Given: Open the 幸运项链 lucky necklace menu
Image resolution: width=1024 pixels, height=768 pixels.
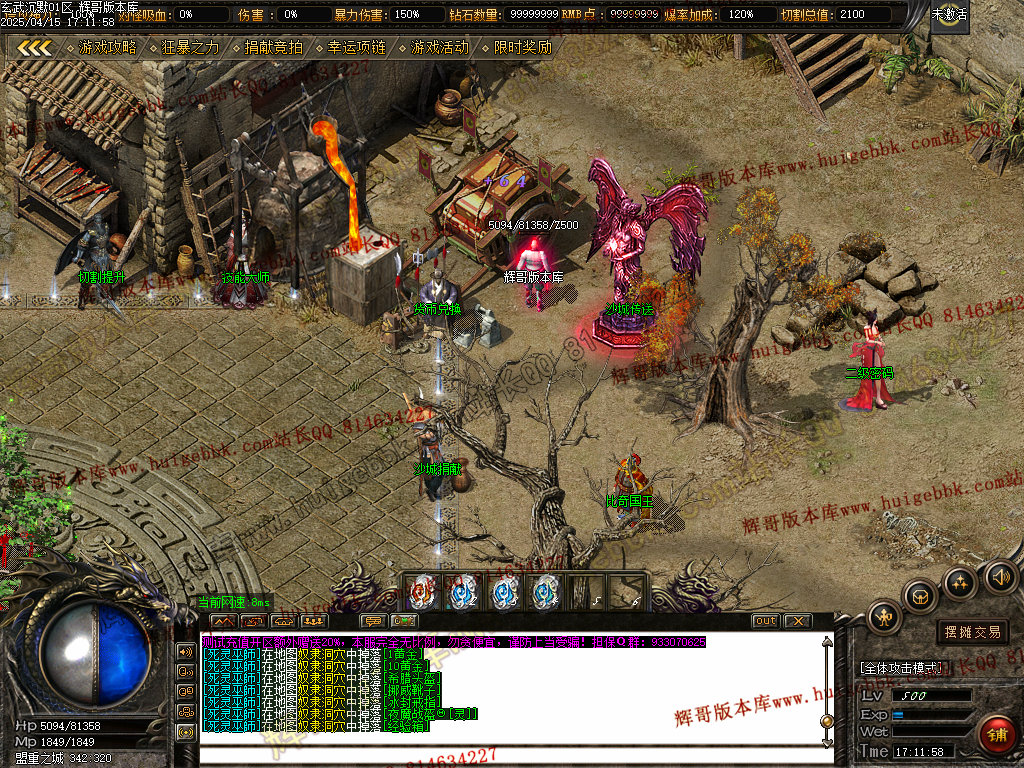Looking at the screenshot, I should click(356, 47).
